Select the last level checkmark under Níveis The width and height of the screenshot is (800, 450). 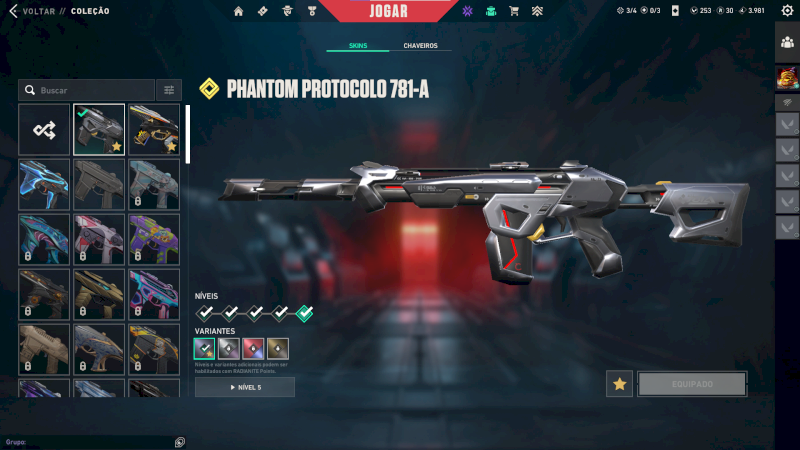pyautogui.click(x=305, y=312)
